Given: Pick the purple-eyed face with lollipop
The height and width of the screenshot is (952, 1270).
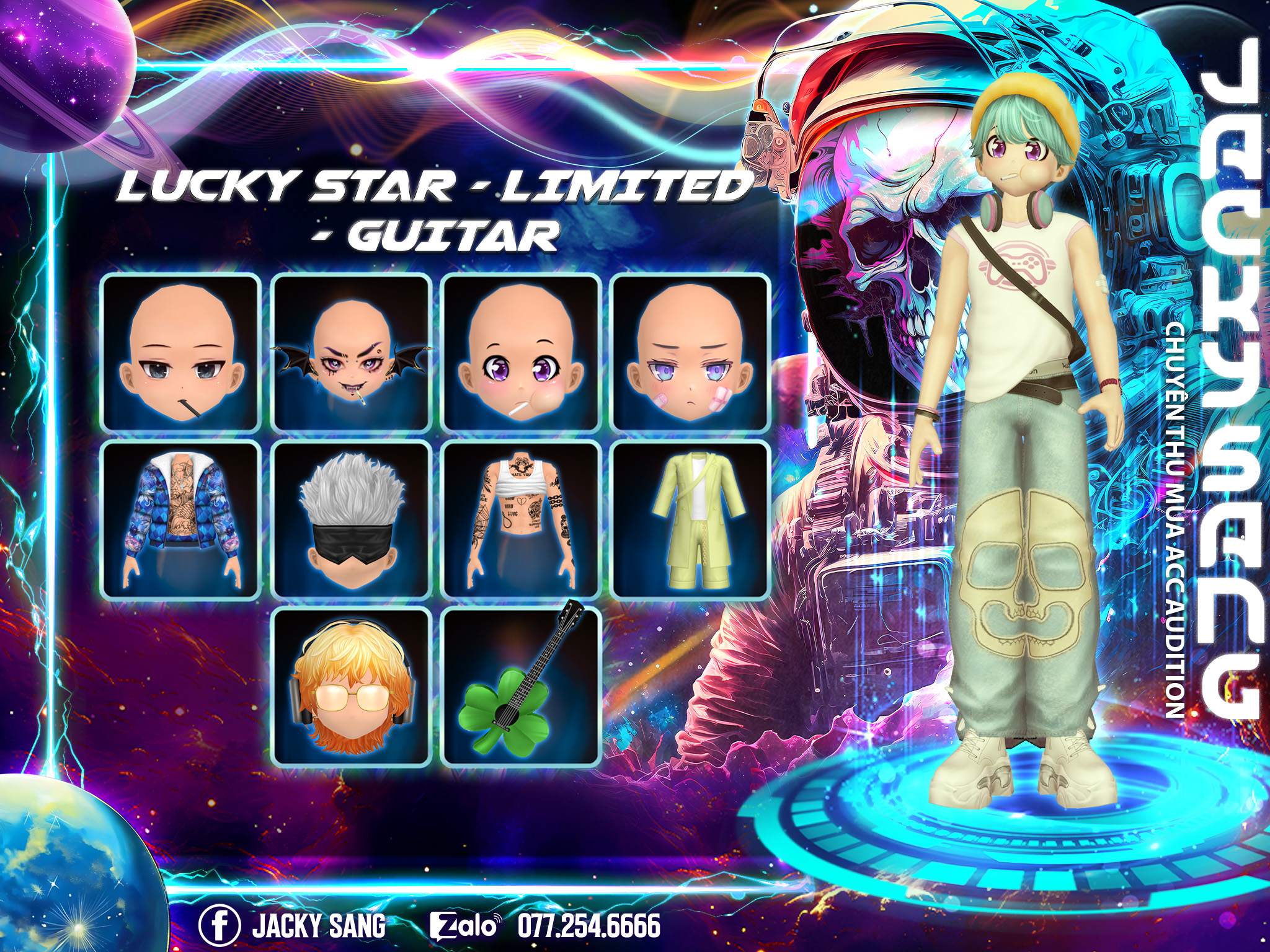Looking at the screenshot, I should [x=521, y=353].
